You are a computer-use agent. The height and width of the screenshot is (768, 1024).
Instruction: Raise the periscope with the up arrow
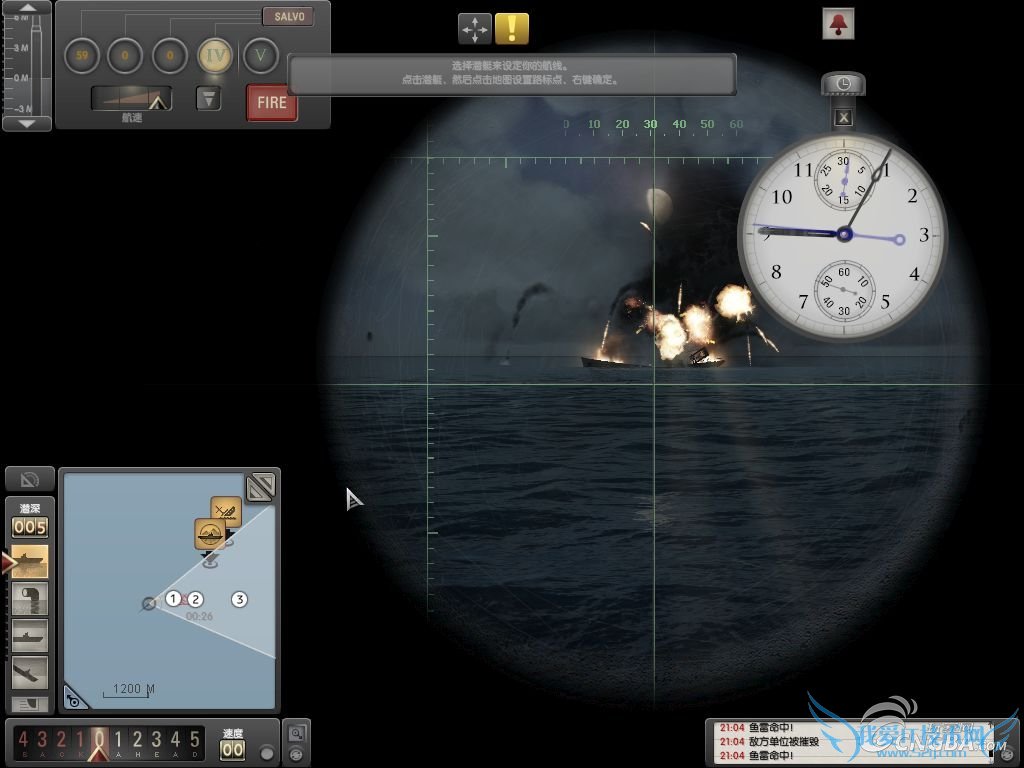click(x=28, y=8)
